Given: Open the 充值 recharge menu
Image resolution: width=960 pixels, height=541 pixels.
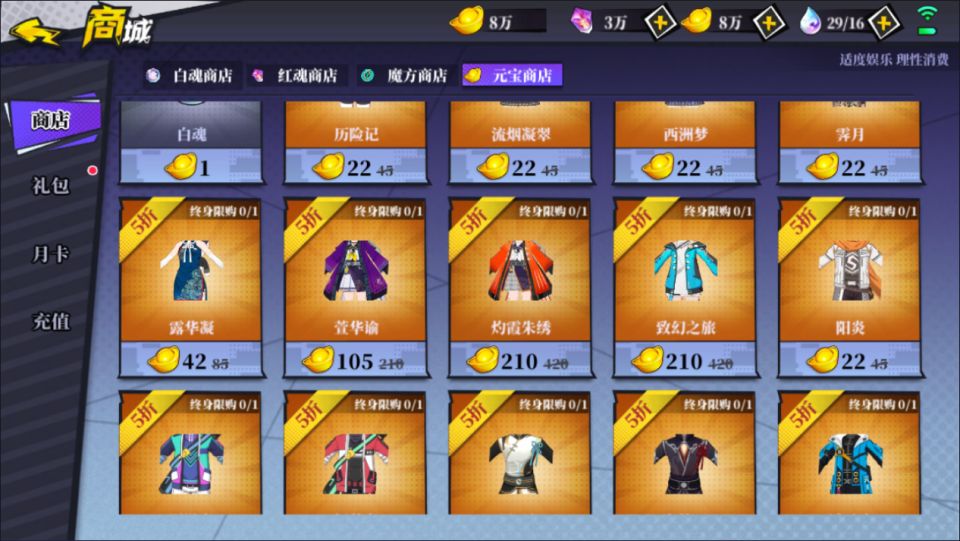Looking at the screenshot, I should point(52,322).
